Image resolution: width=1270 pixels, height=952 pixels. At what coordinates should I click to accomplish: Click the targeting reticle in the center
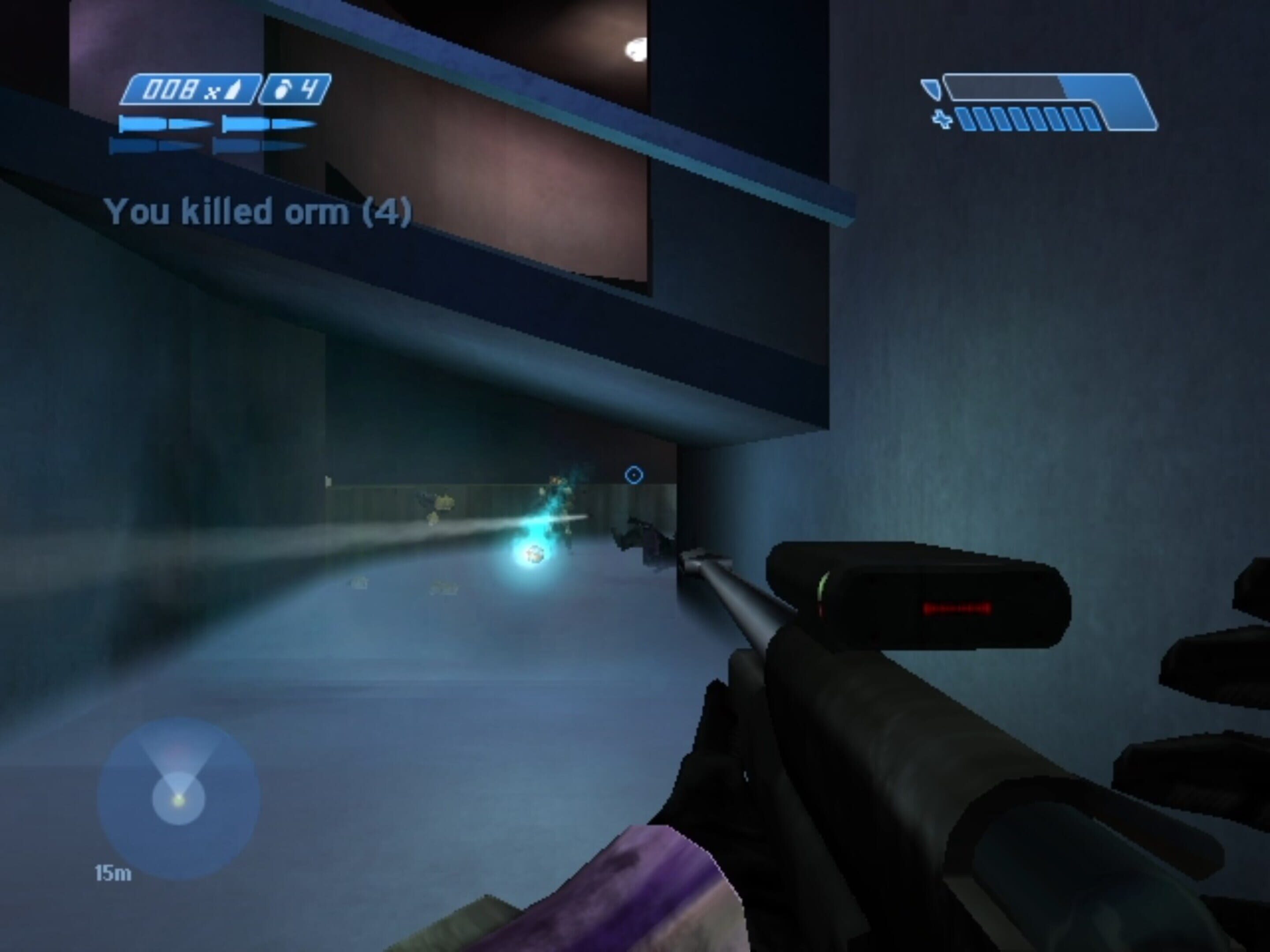click(x=634, y=475)
